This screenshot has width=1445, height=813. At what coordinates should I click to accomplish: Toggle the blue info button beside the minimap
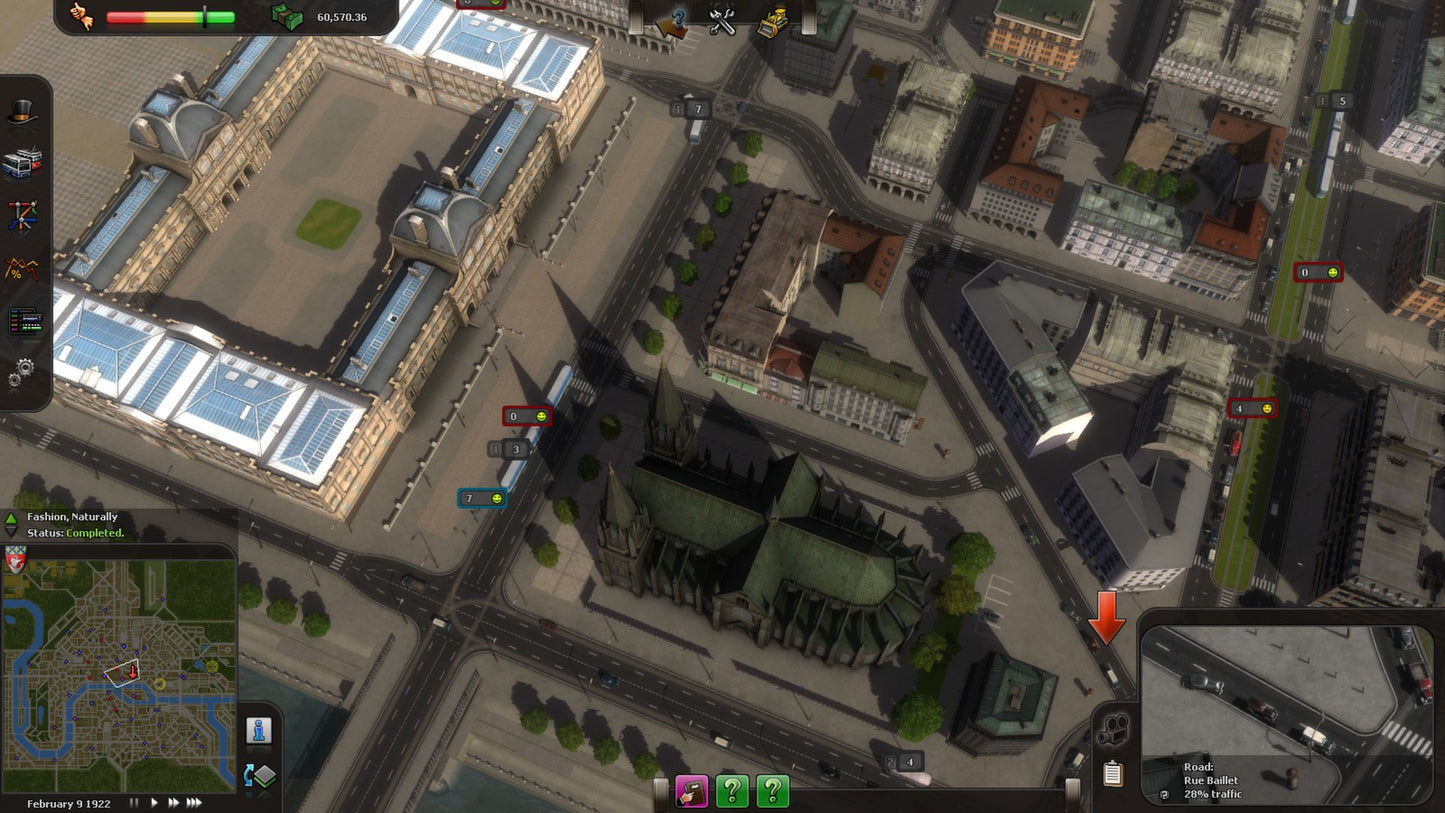pos(260,732)
